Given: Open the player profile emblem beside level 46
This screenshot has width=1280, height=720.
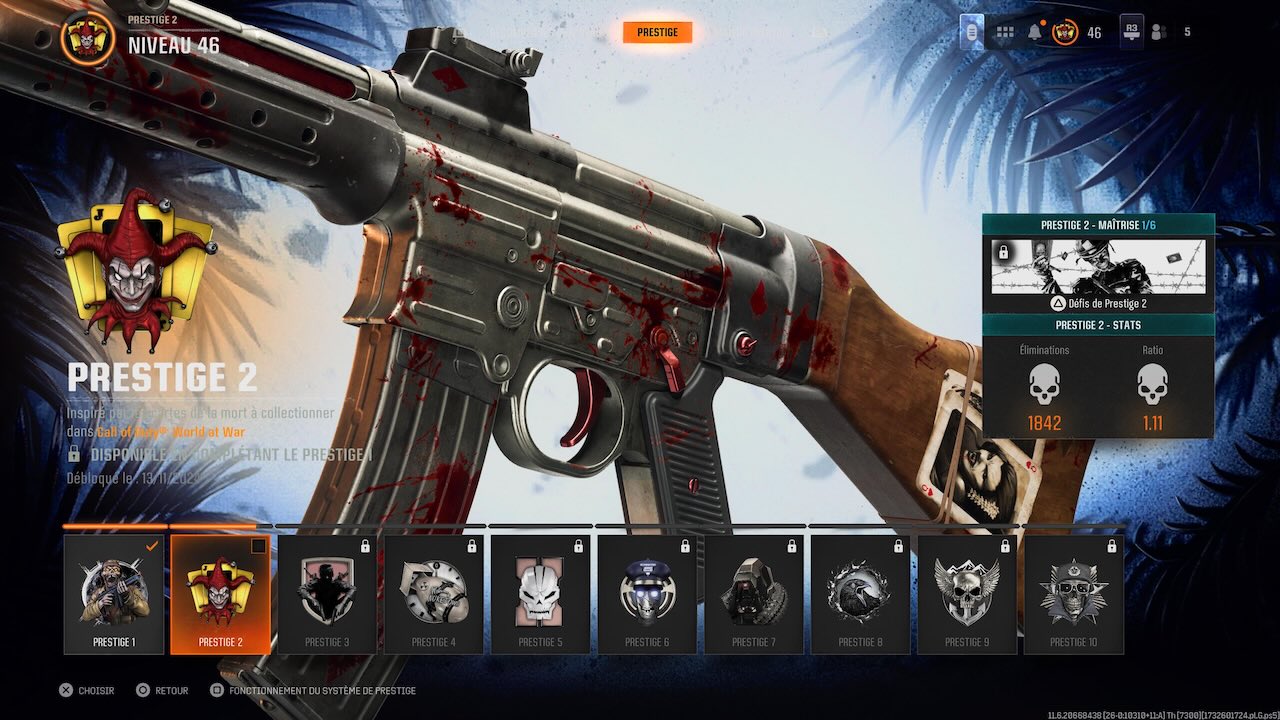Looking at the screenshot, I should coord(1065,33).
